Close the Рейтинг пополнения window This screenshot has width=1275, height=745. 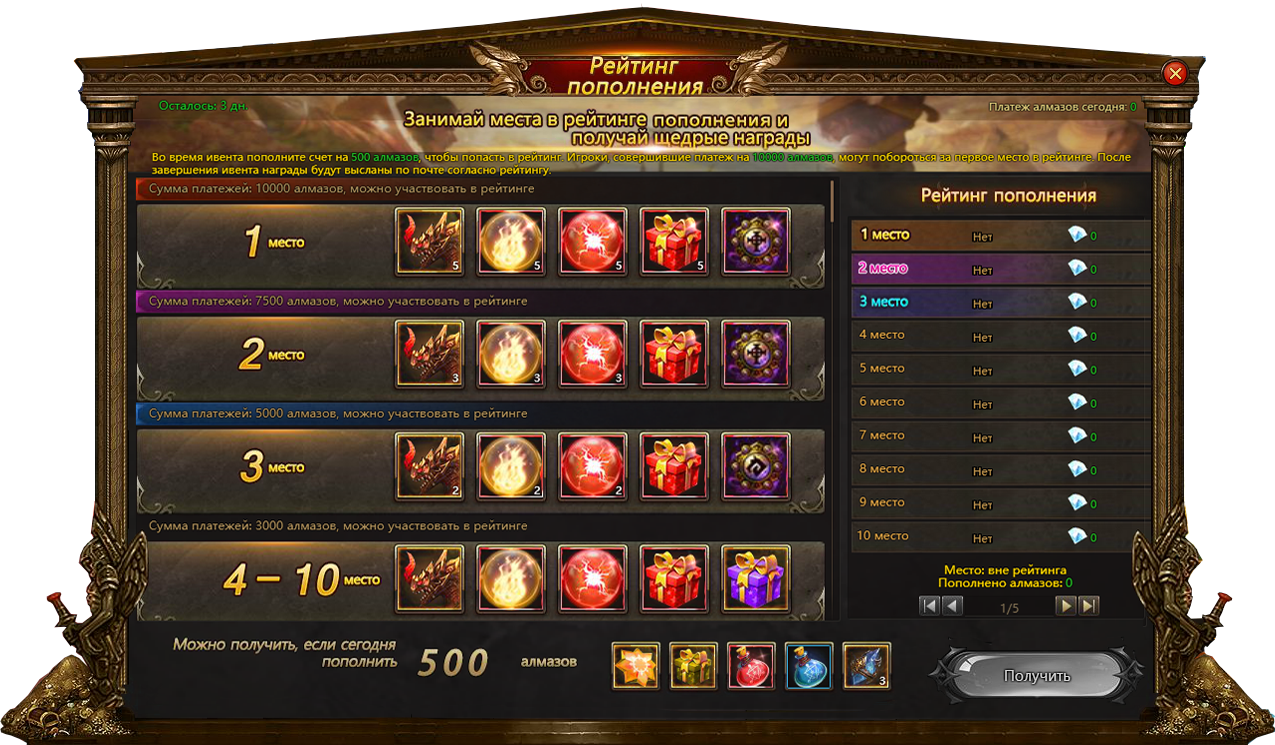pyautogui.click(x=1175, y=73)
